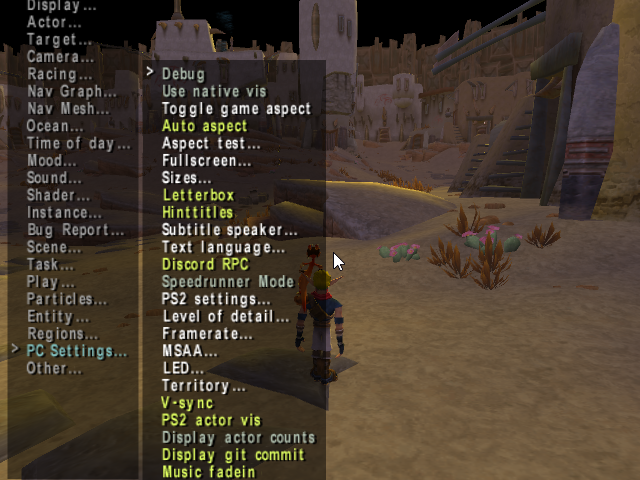Image resolution: width=640 pixels, height=480 pixels.
Task: Toggle the V-sync option
Action: (x=187, y=403)
